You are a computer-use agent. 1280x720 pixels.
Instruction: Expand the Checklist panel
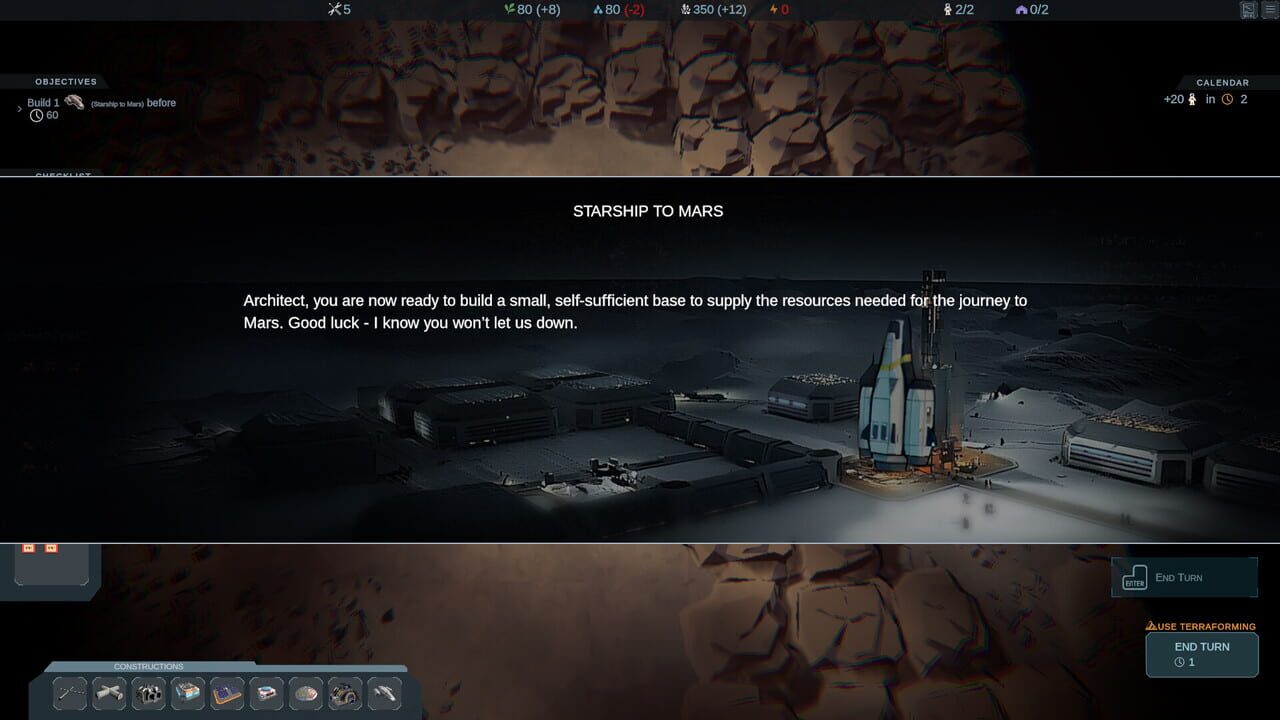point(62,175)
